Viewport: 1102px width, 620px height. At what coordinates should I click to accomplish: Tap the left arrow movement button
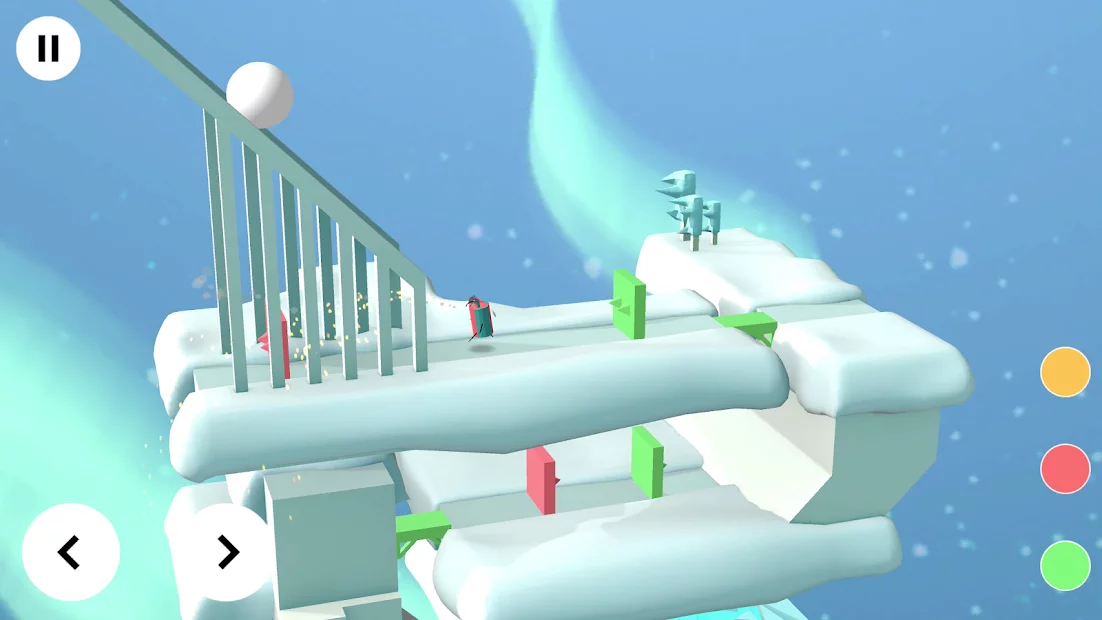coord(71,552)
